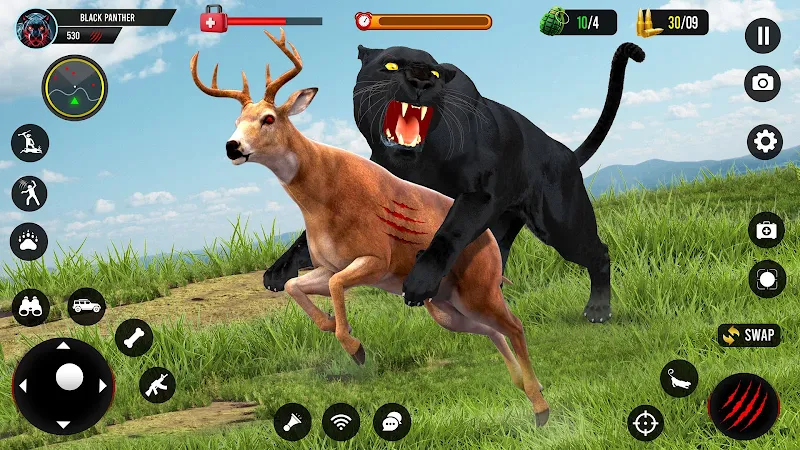Open the gear settings menu
Image resolution: width=800 pixels, height=450 pixels.
pyautogui.click(x=765, y=141)
